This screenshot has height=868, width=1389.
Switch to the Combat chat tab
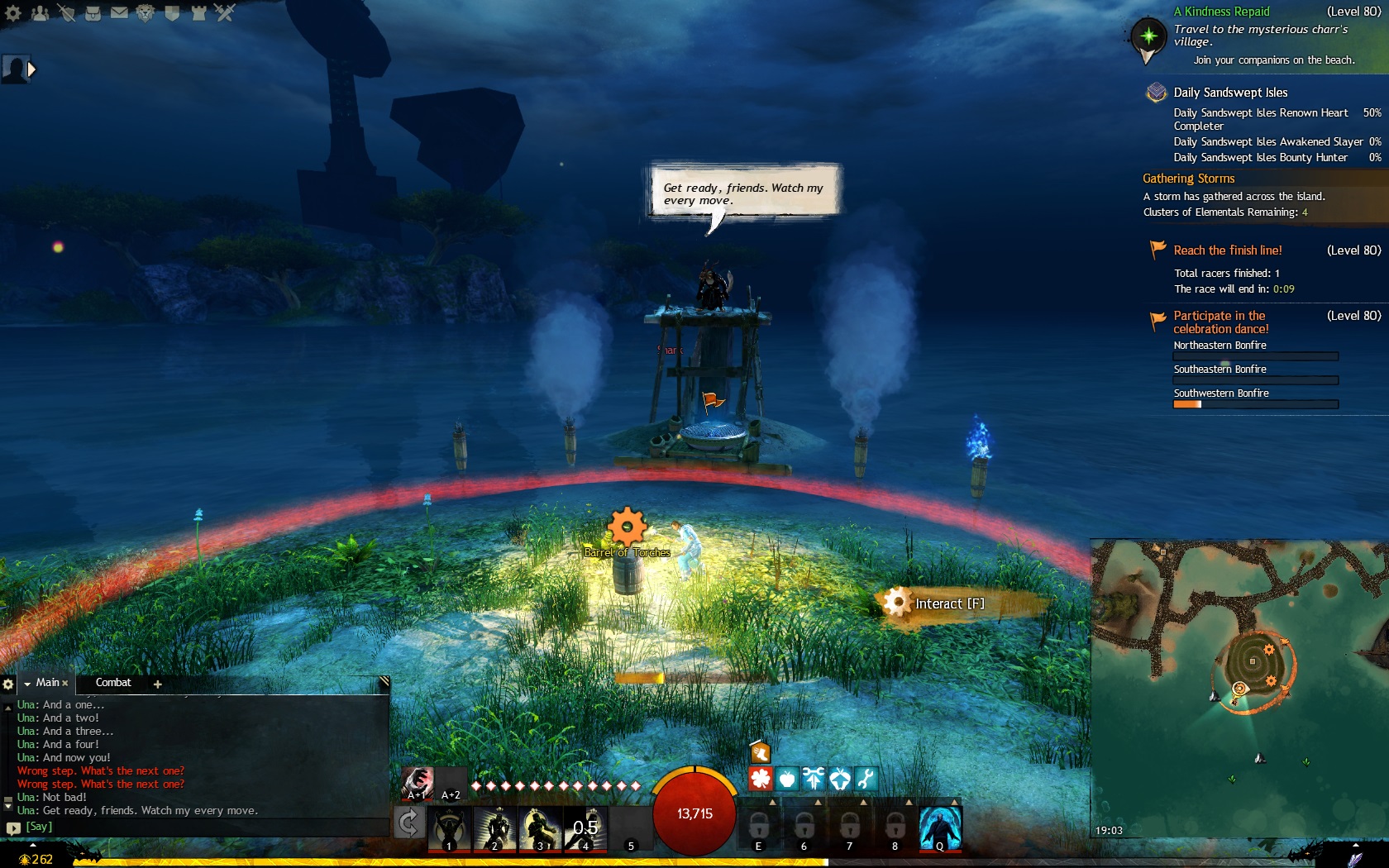click(113, 683)
